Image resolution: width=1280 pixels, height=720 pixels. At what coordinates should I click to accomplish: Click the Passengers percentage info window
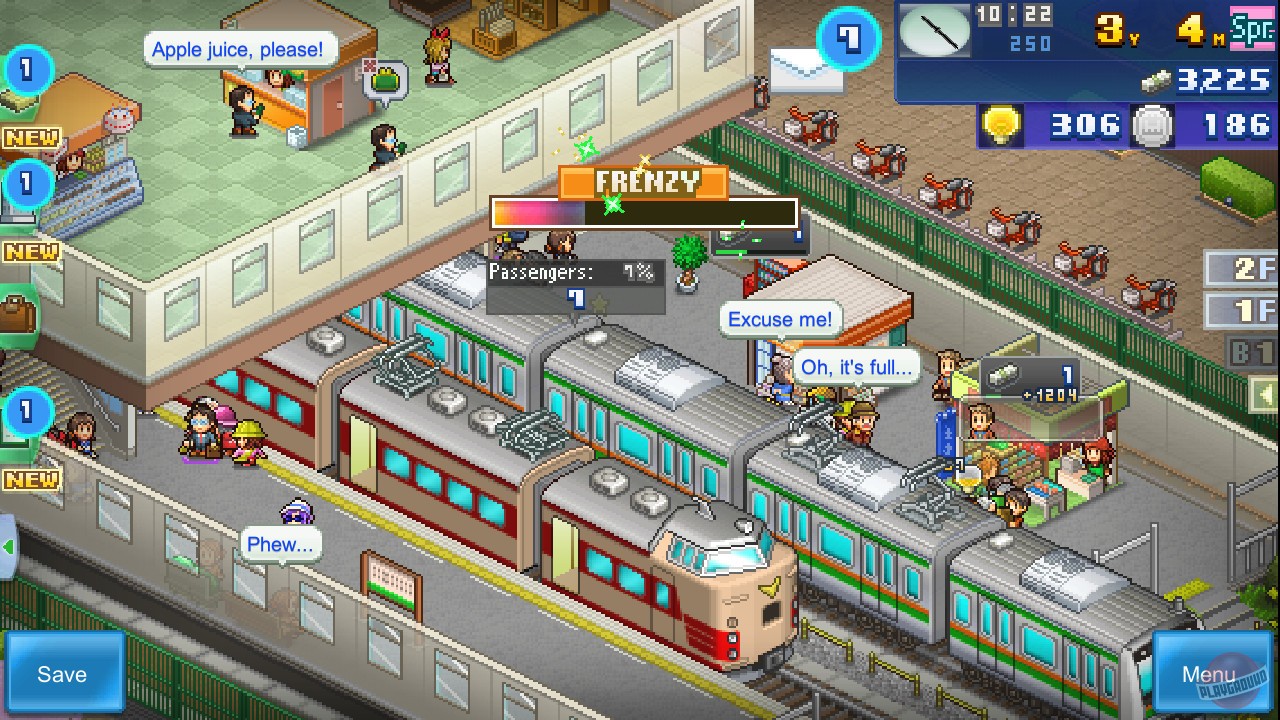click(x=575, y=277)
